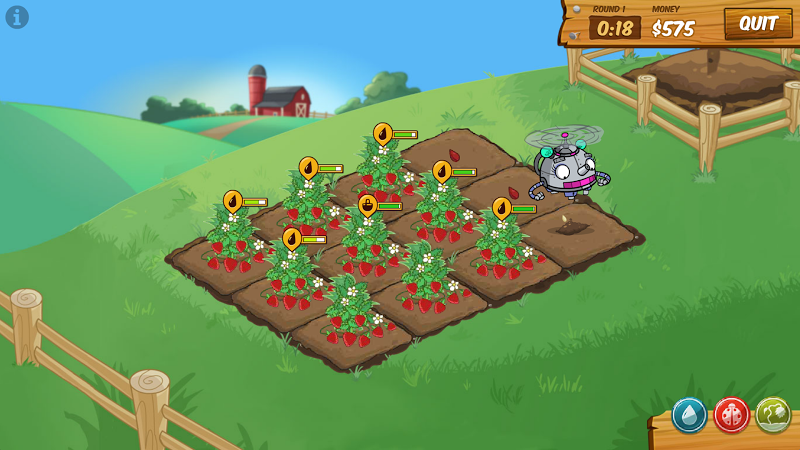Select the blue water drop tool
Image resolution: width=800 pixels, height=450 pixels.
click(x=689, y=414)
